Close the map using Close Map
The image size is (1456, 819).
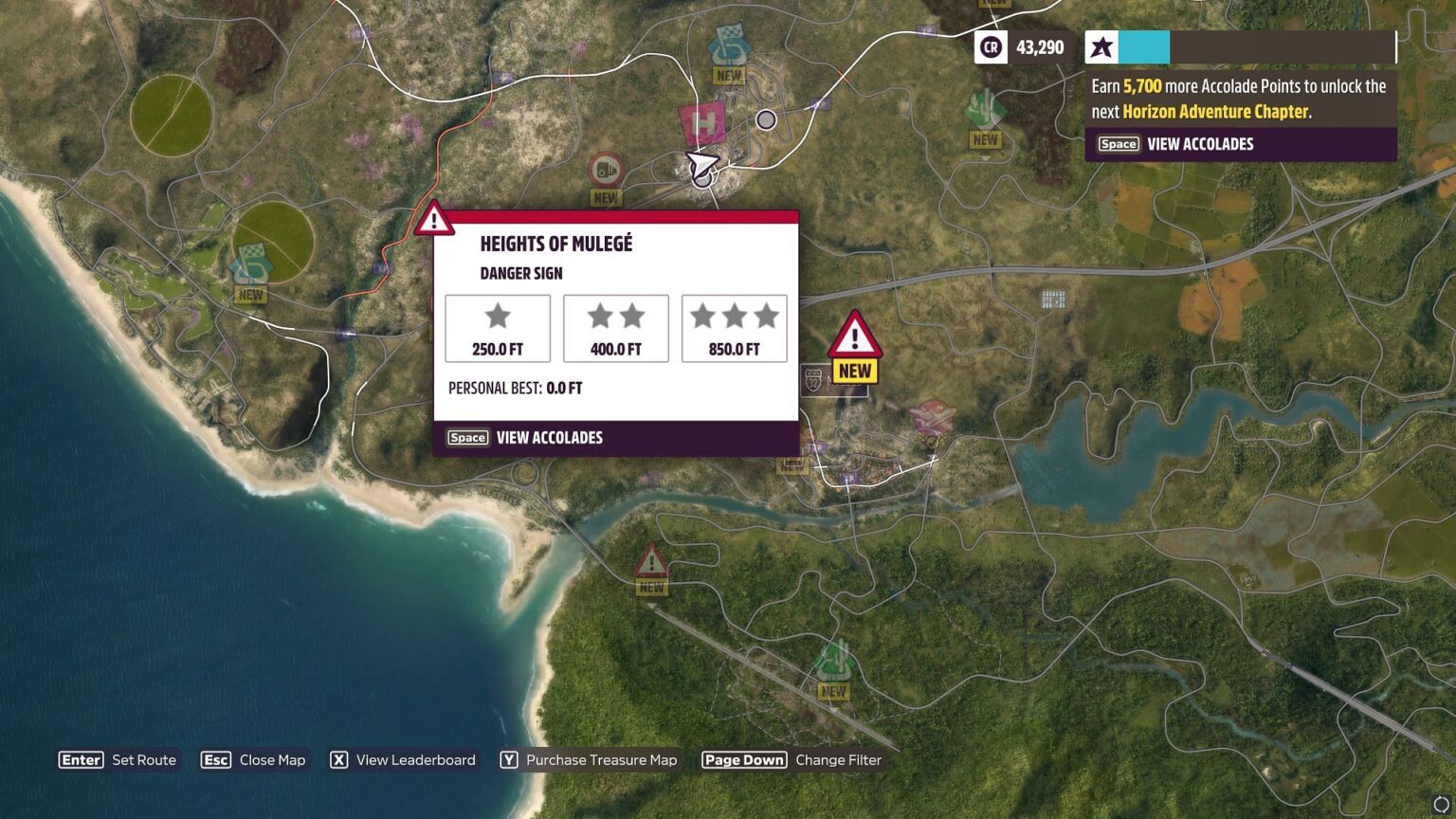coord(272,760)
